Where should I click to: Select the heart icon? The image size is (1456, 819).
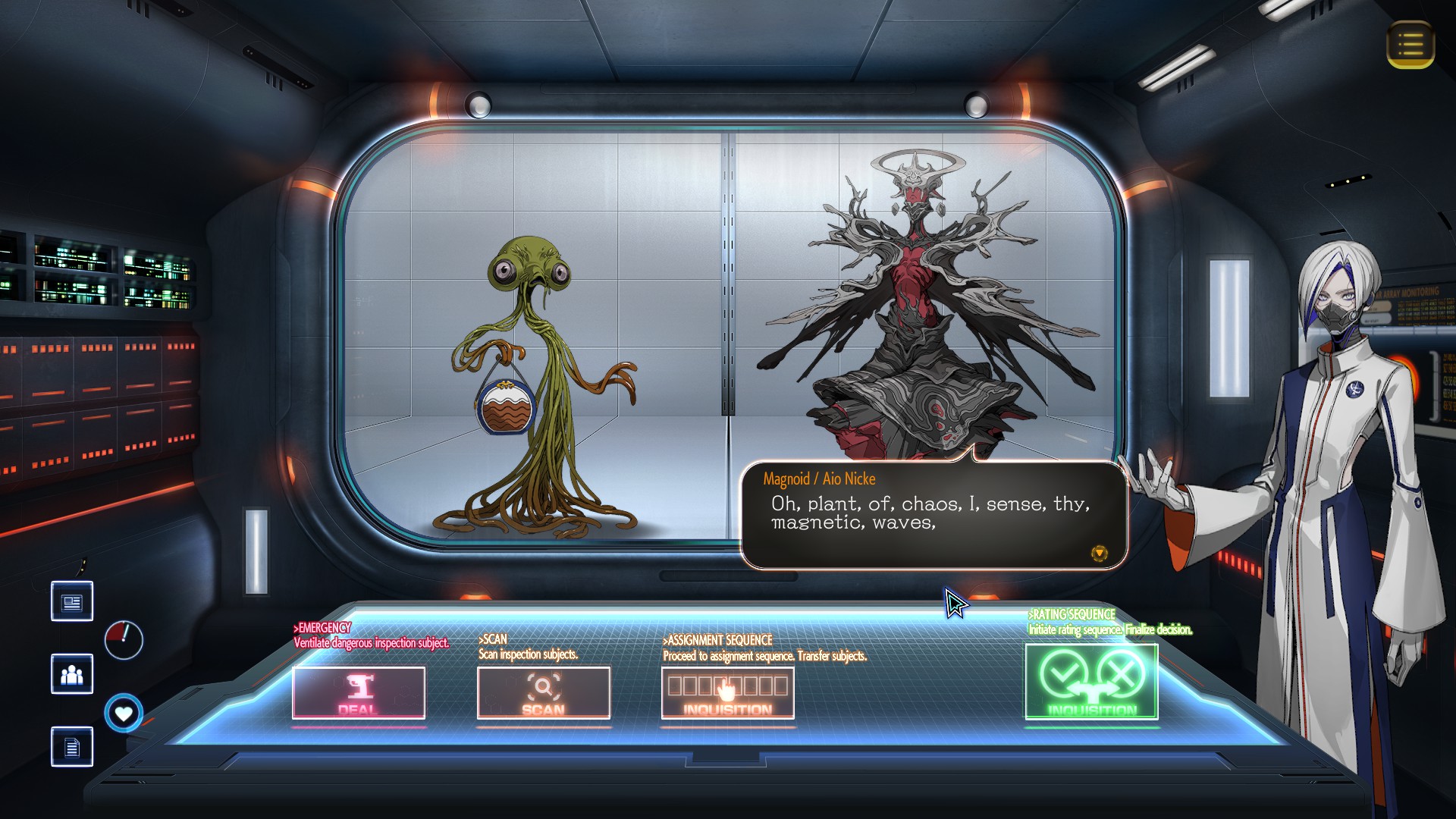pos(124,714)
